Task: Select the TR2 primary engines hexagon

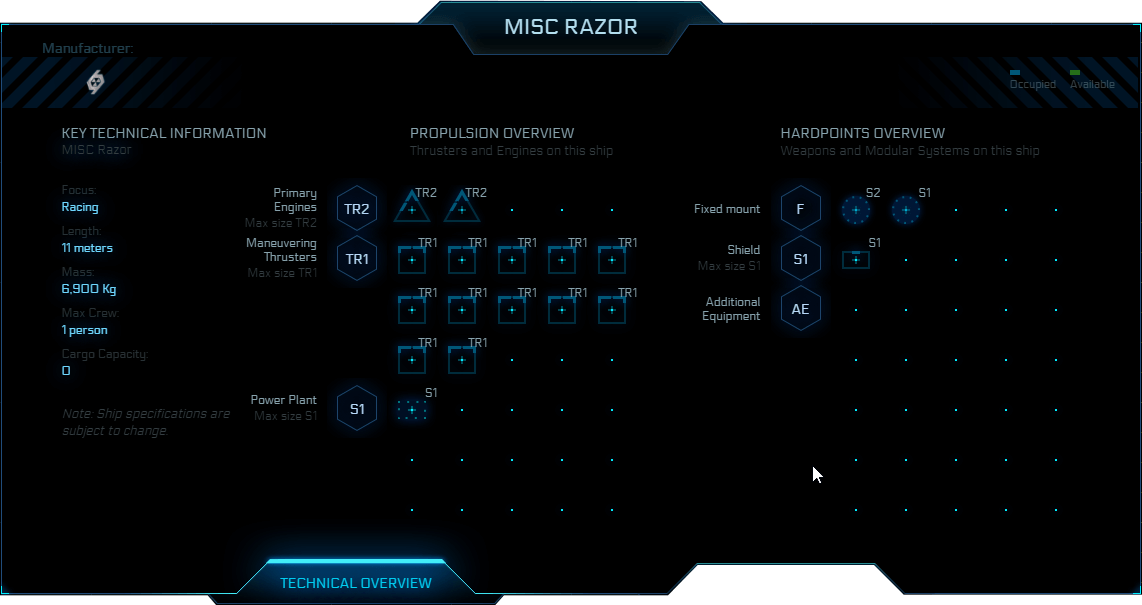Action: [x=357, y=209]
